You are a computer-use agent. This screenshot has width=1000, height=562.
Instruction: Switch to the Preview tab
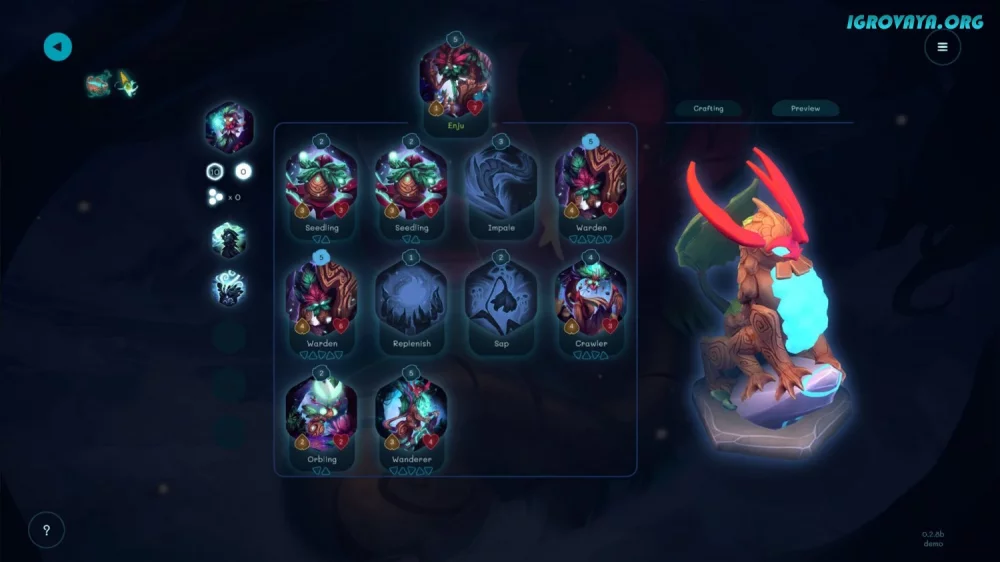pyautogui.click(x=805, y=108)
